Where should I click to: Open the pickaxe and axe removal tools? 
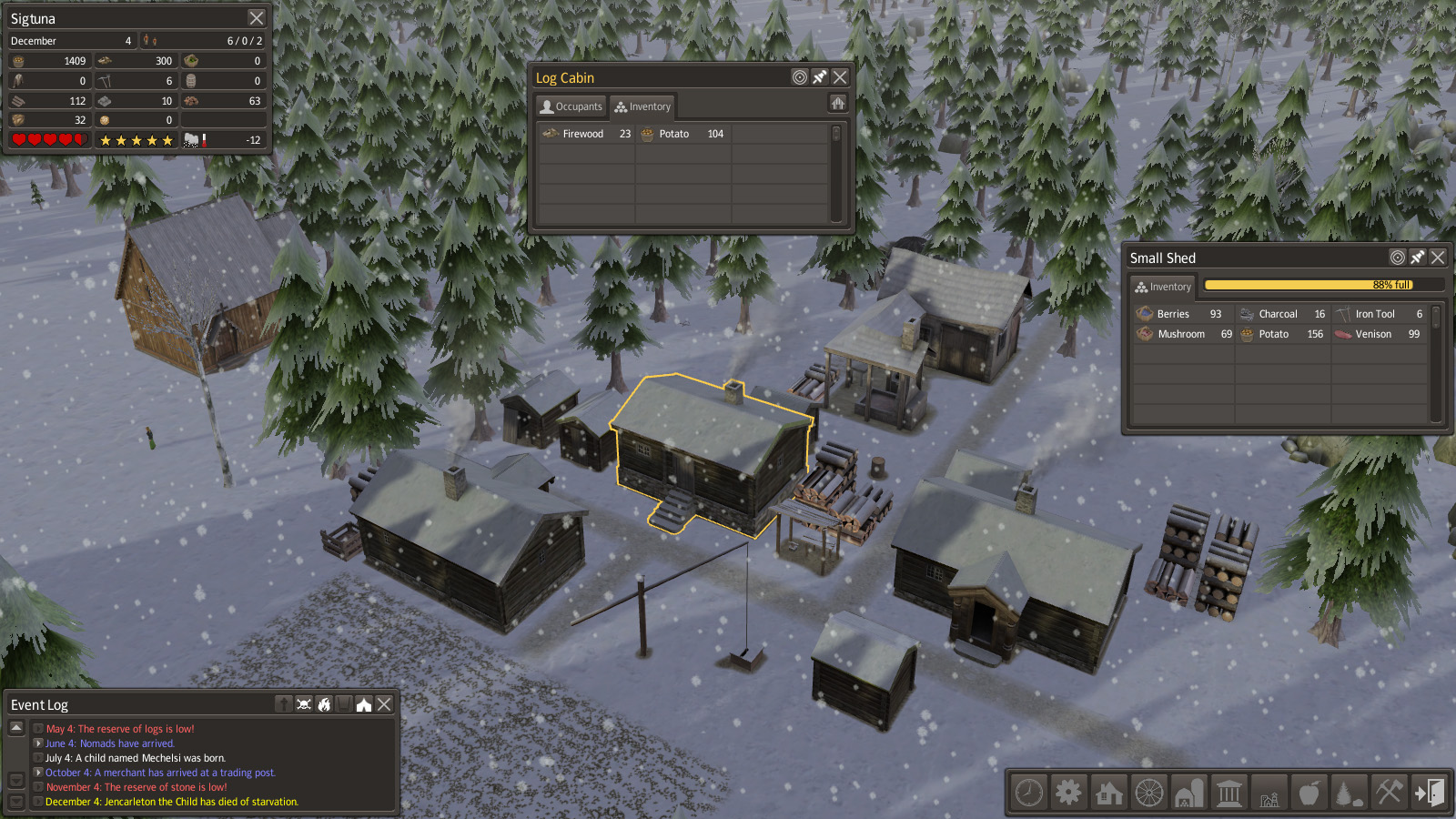(1389, 793)
